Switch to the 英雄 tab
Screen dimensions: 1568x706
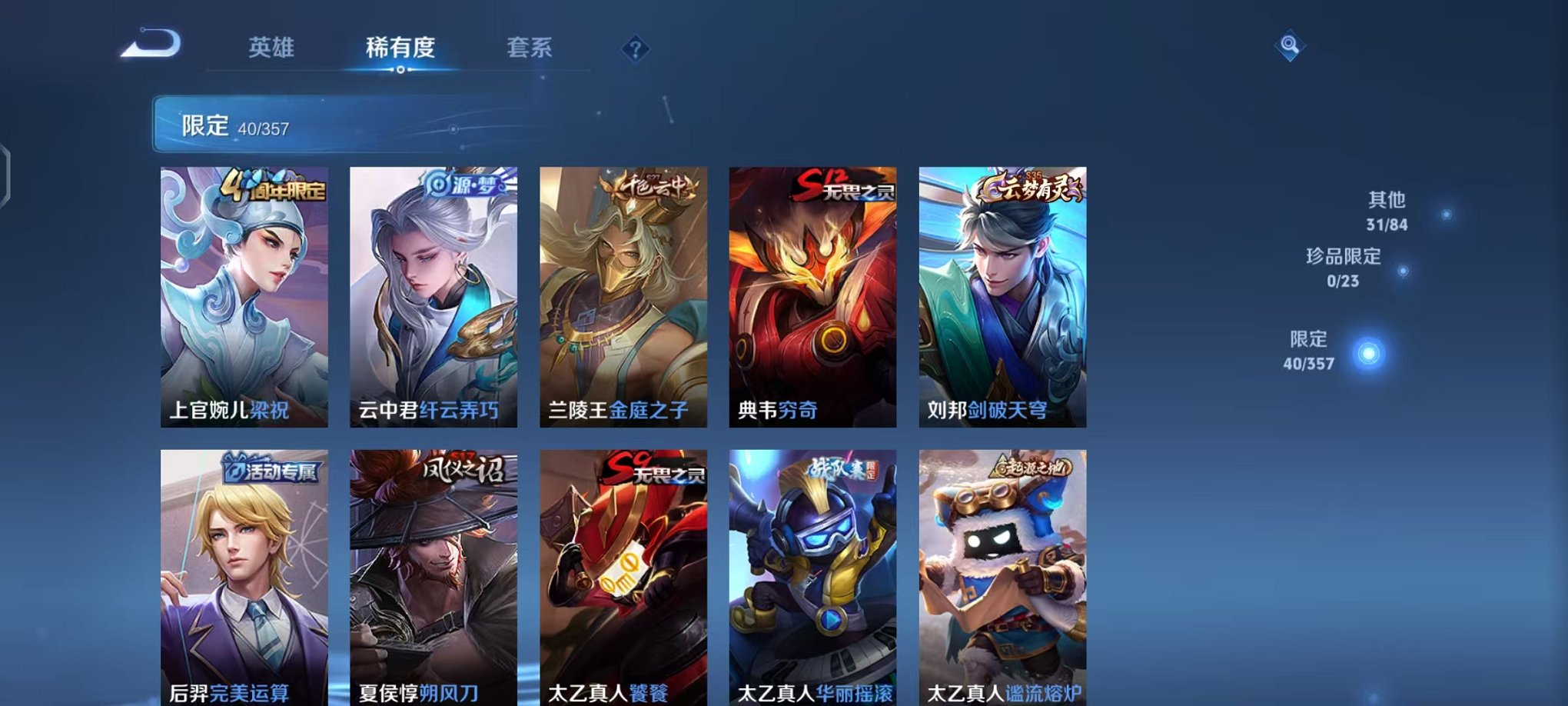[273, 48]
